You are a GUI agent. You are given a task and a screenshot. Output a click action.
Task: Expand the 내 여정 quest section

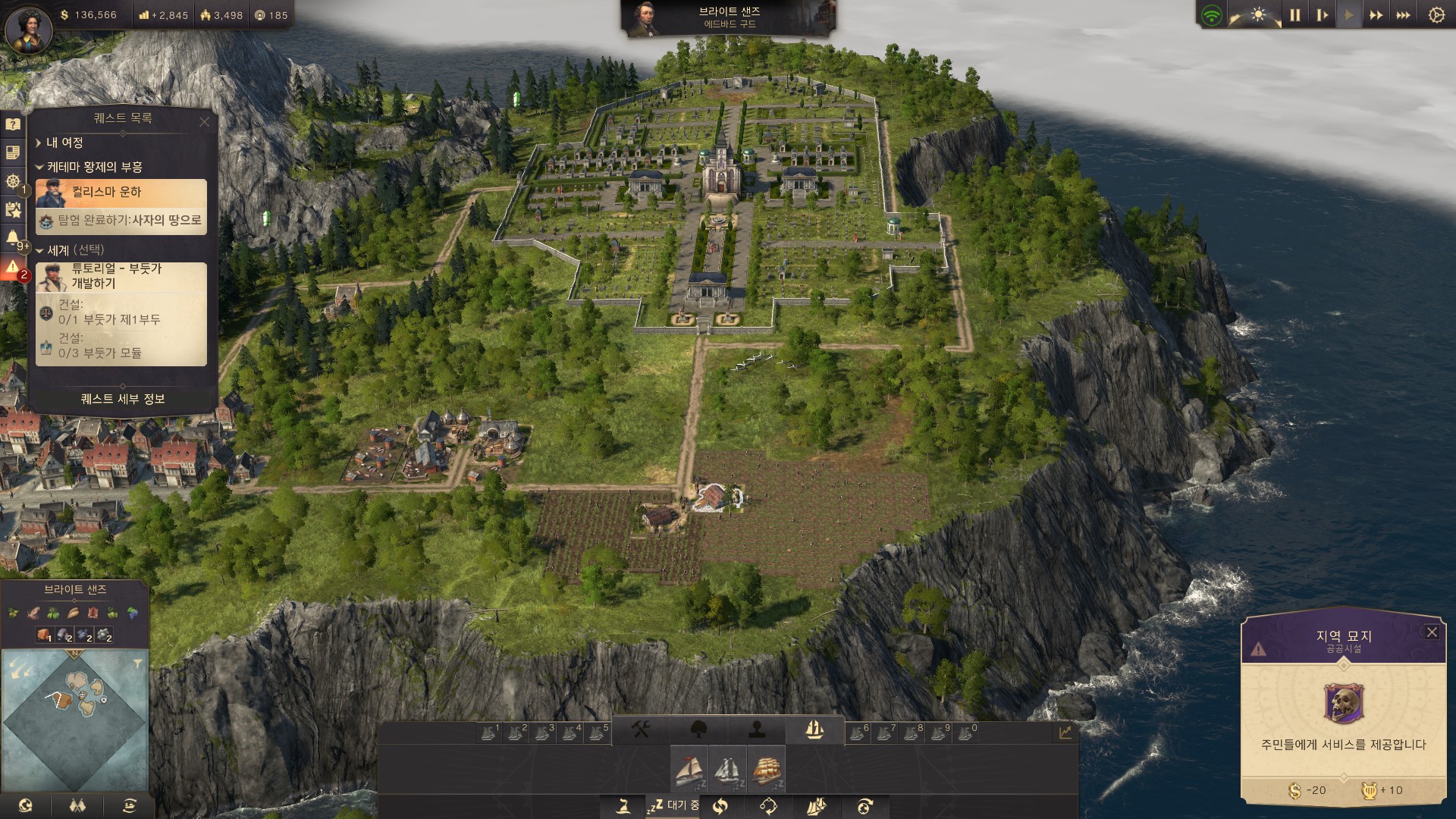coord(64,143)
